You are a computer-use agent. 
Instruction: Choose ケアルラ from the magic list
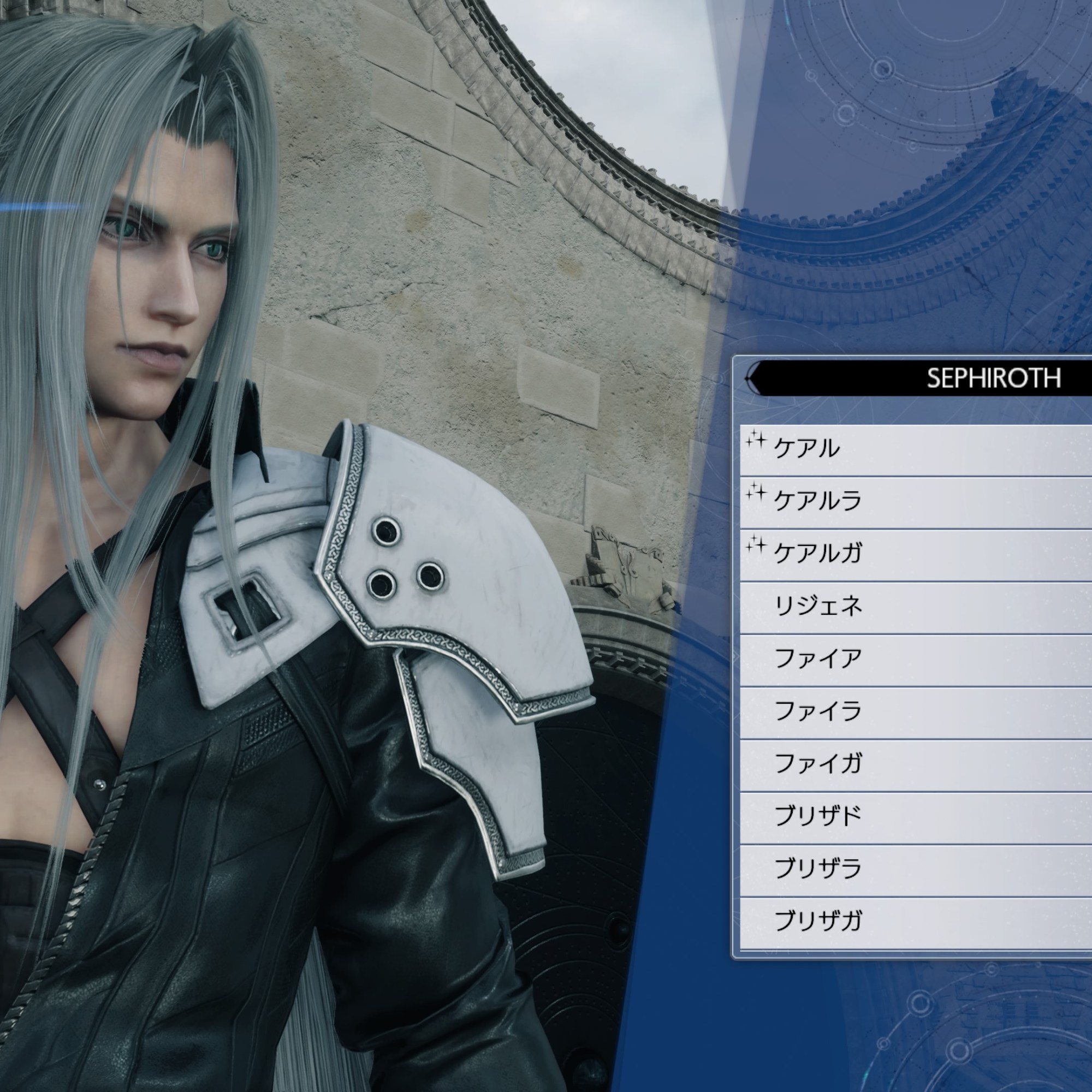coord(916,501)
